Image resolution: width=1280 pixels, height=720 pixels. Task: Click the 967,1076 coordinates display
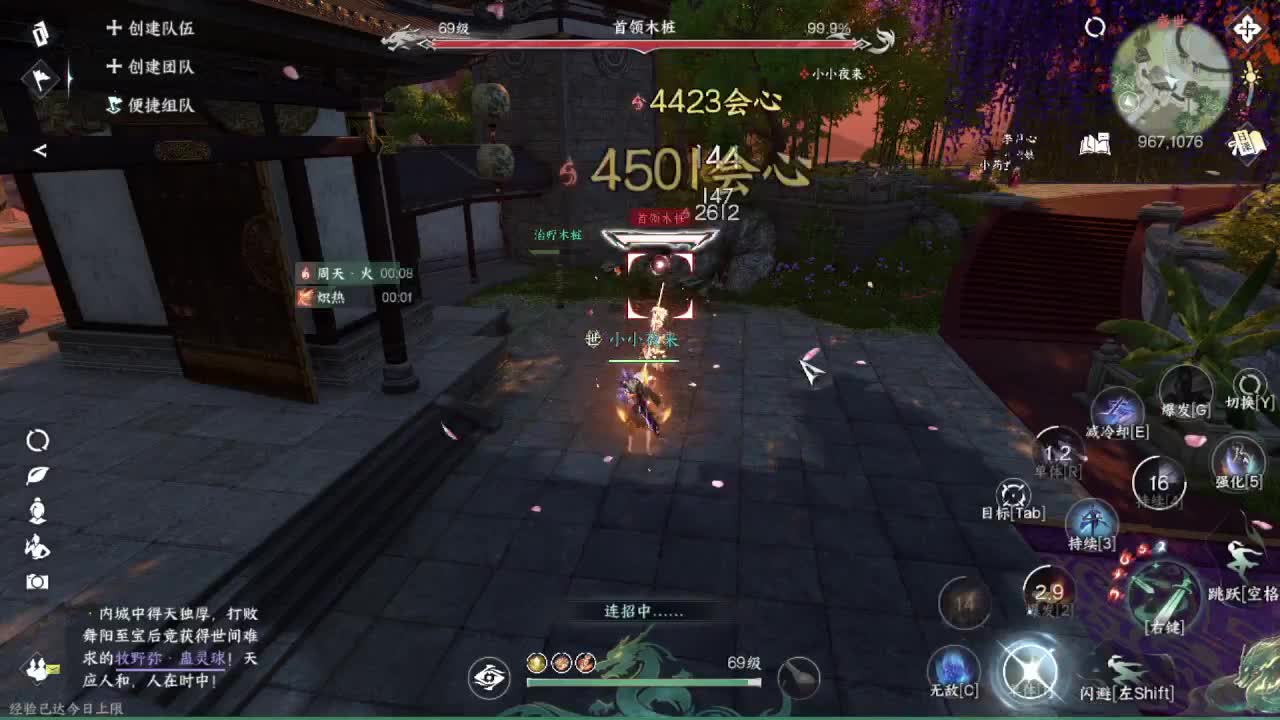[x=1169, y=141]
